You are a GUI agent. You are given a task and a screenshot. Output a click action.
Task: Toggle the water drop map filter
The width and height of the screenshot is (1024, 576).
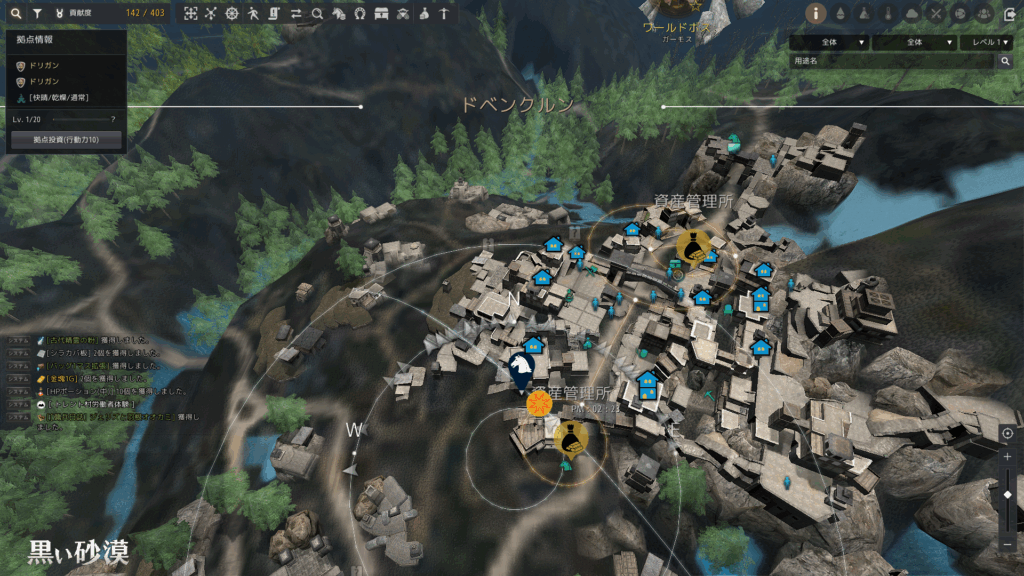[839, 13]
